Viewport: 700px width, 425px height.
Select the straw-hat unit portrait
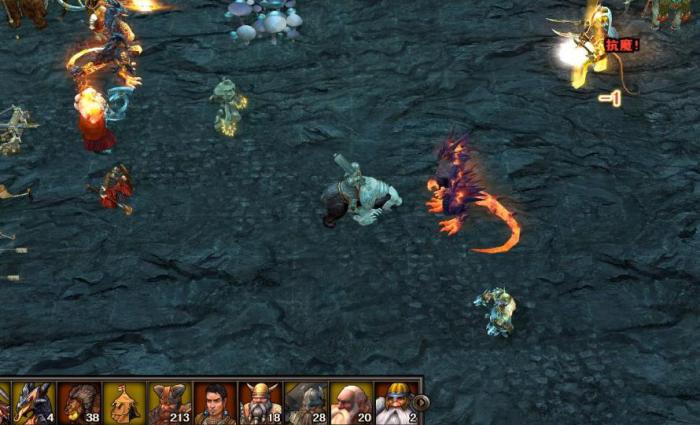tap(124, 403)
